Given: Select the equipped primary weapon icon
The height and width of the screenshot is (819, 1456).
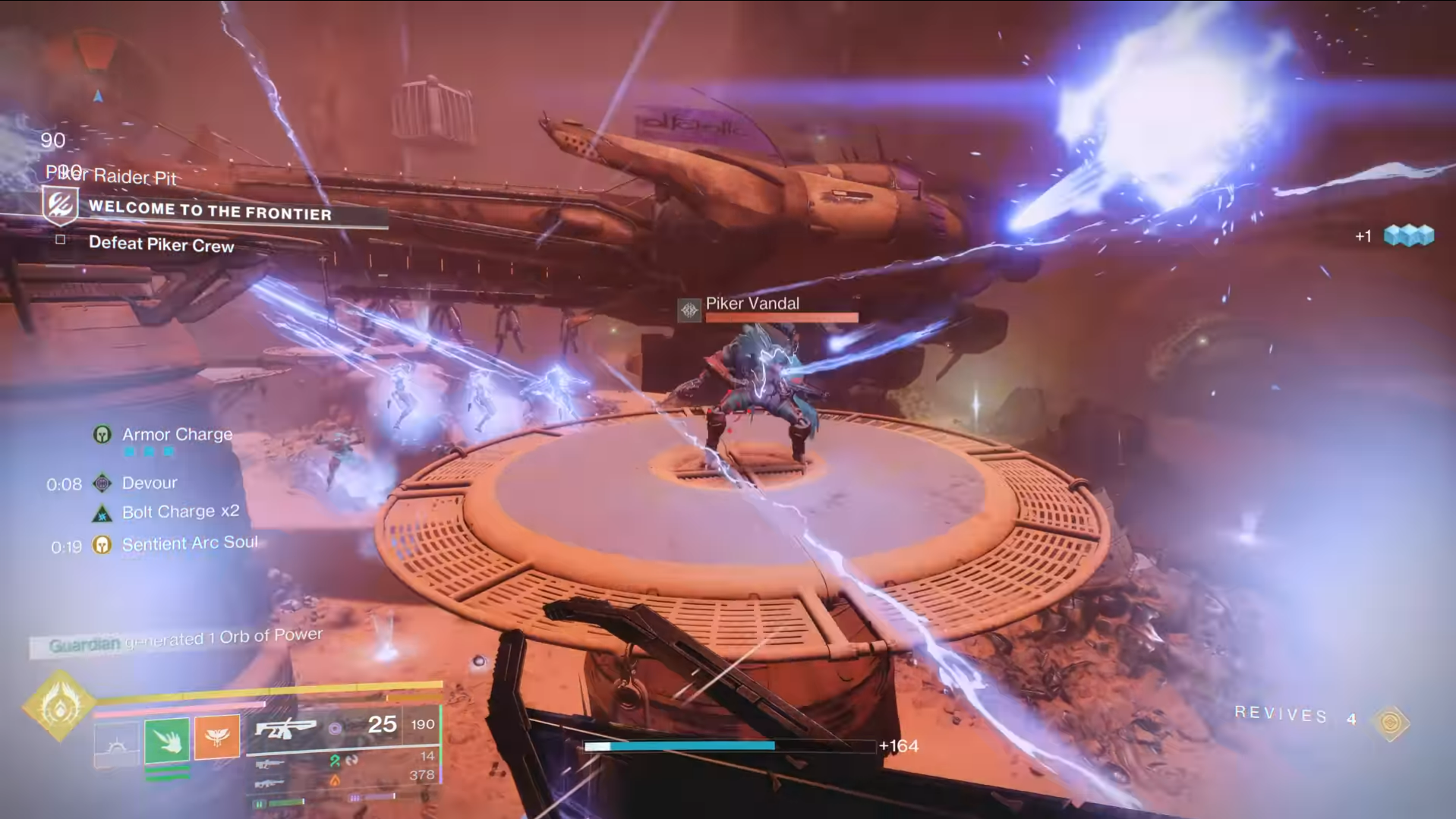Looking at the screenshot, I should (285, 729).
